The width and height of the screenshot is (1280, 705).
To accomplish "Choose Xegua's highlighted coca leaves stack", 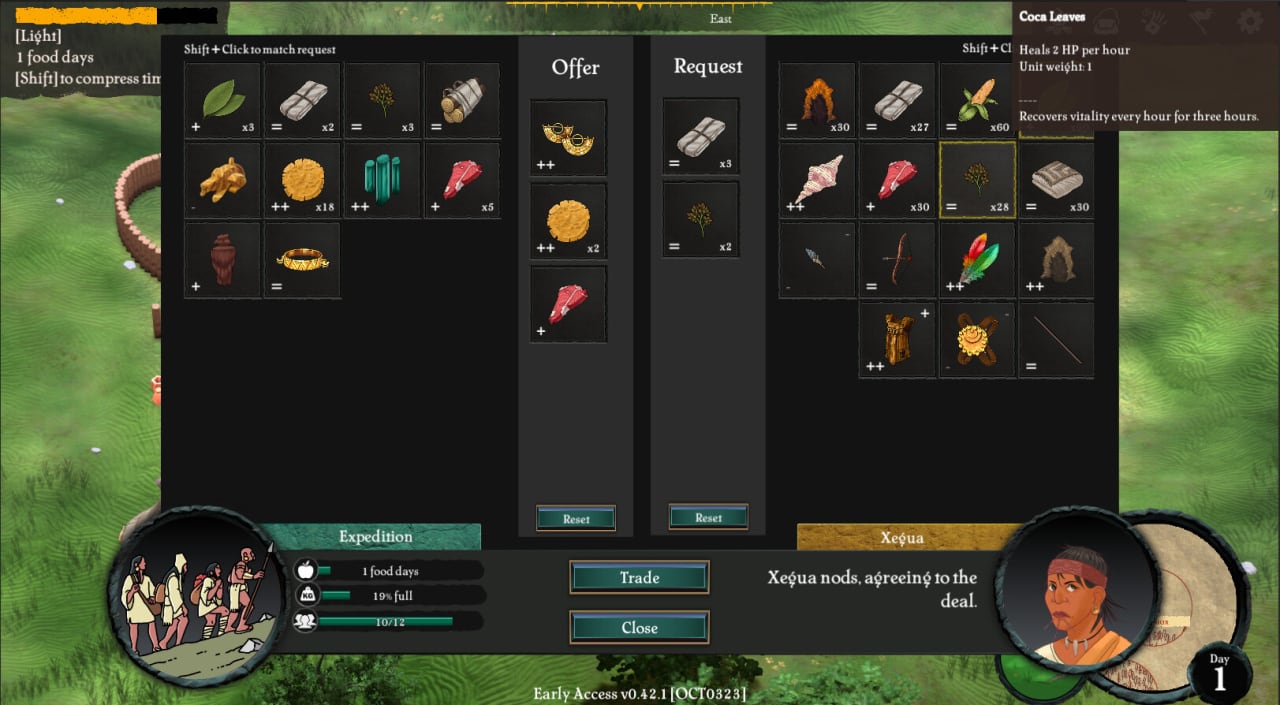I will (977, 180).
